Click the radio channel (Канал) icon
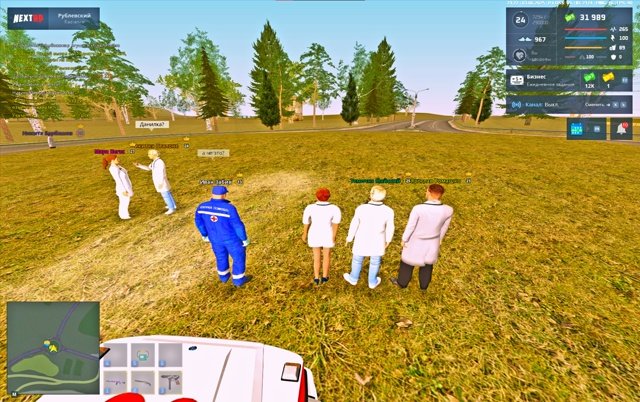The height and width of the screenshot is (402, 640). [x=516, y=104]
